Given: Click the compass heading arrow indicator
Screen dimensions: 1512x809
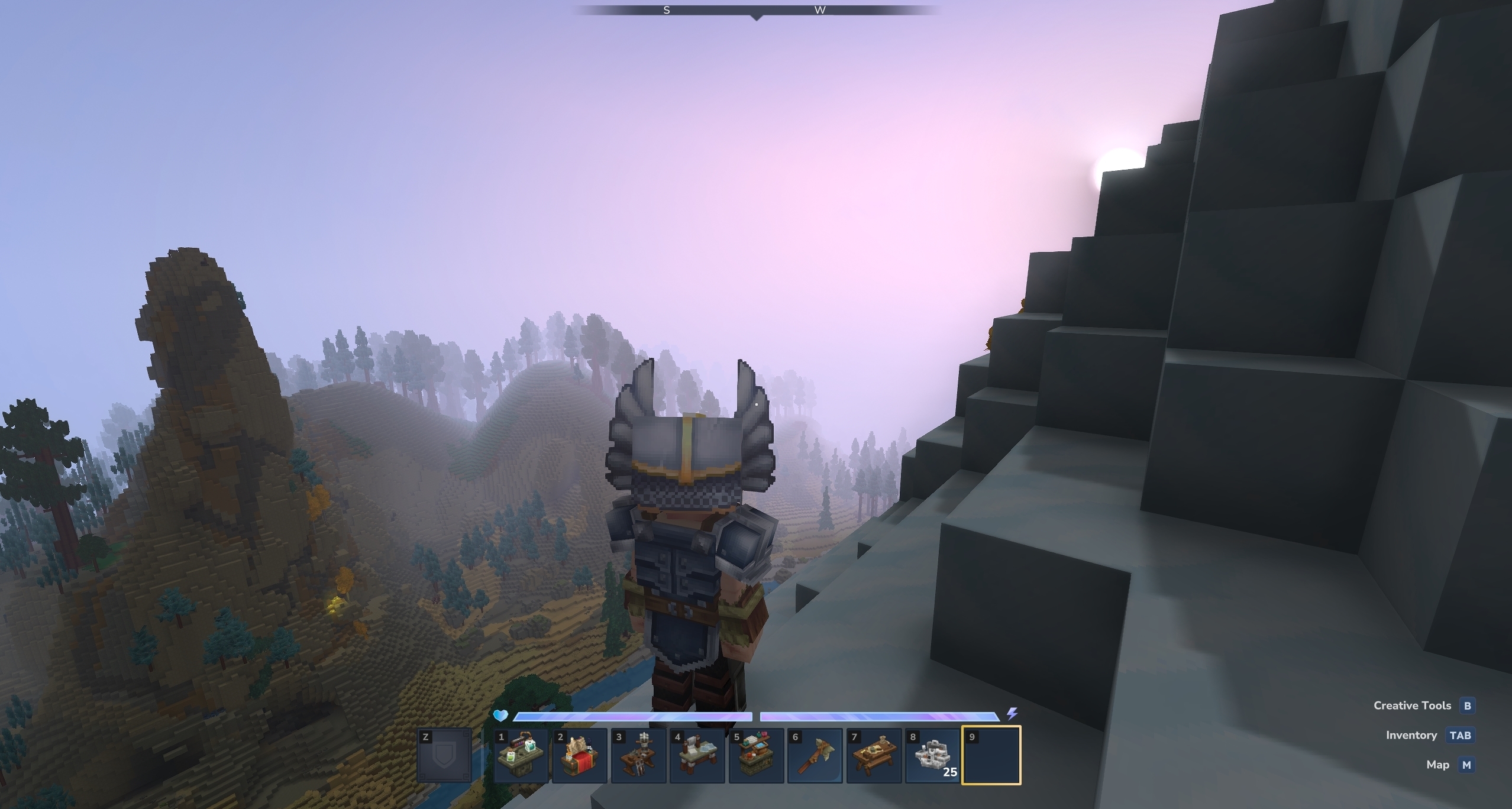Looking at the screenshot, I should [x=757, y=17].
